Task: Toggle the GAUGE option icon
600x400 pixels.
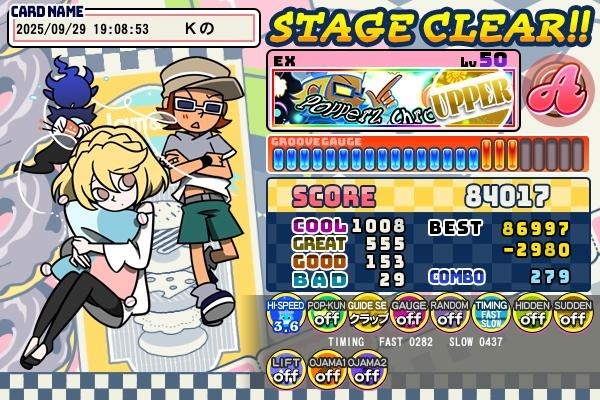Action: 408,316
